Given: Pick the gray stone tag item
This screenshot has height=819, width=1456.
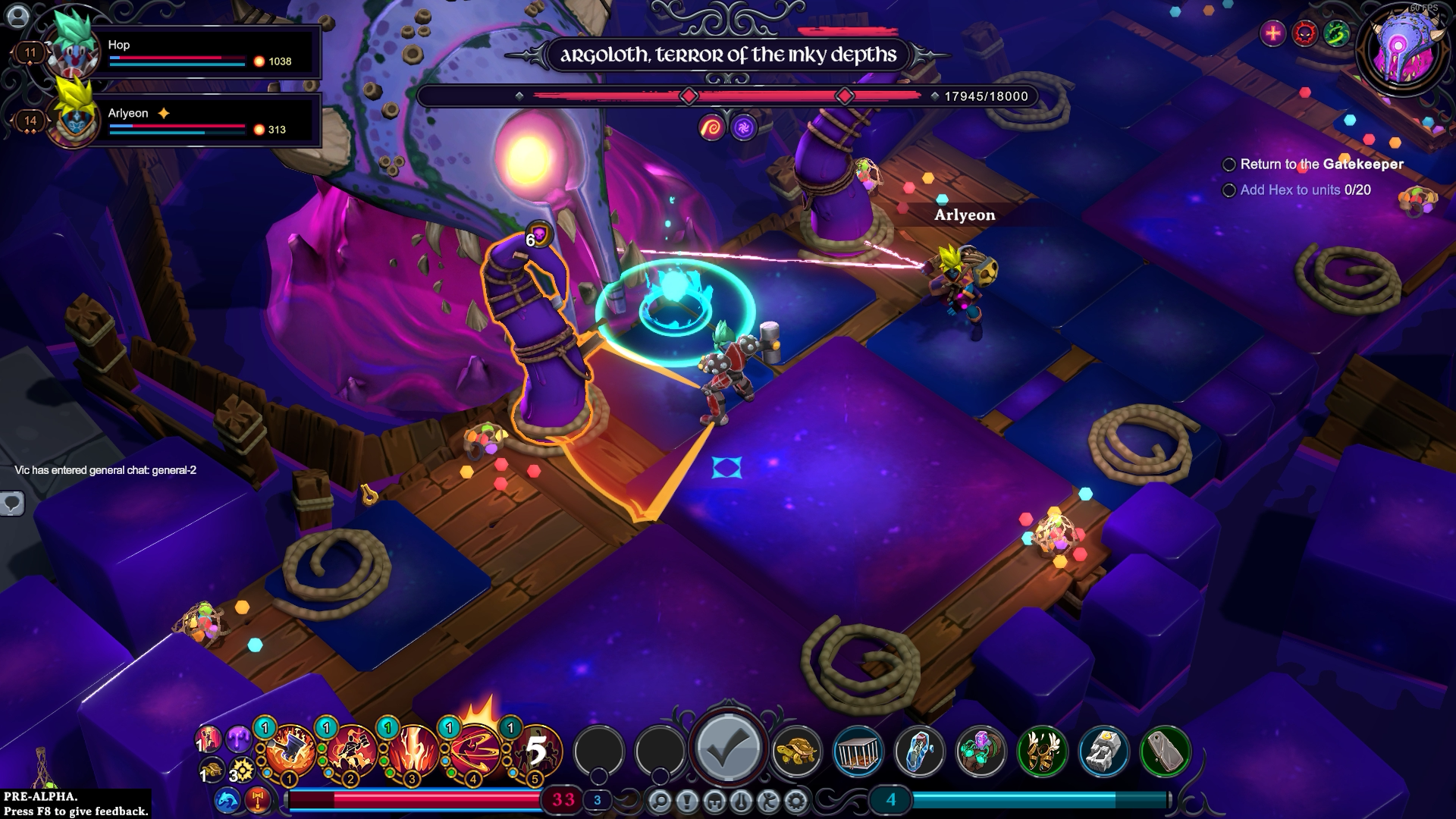Looking at the screenshot, I should click(x=1165, y=751).
